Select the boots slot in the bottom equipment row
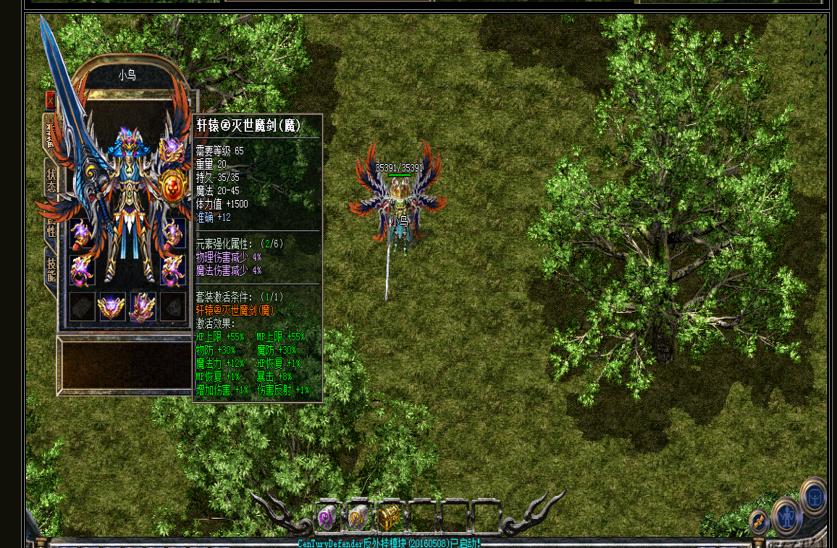This screenshot has height=548, width=837. point(142,306)
